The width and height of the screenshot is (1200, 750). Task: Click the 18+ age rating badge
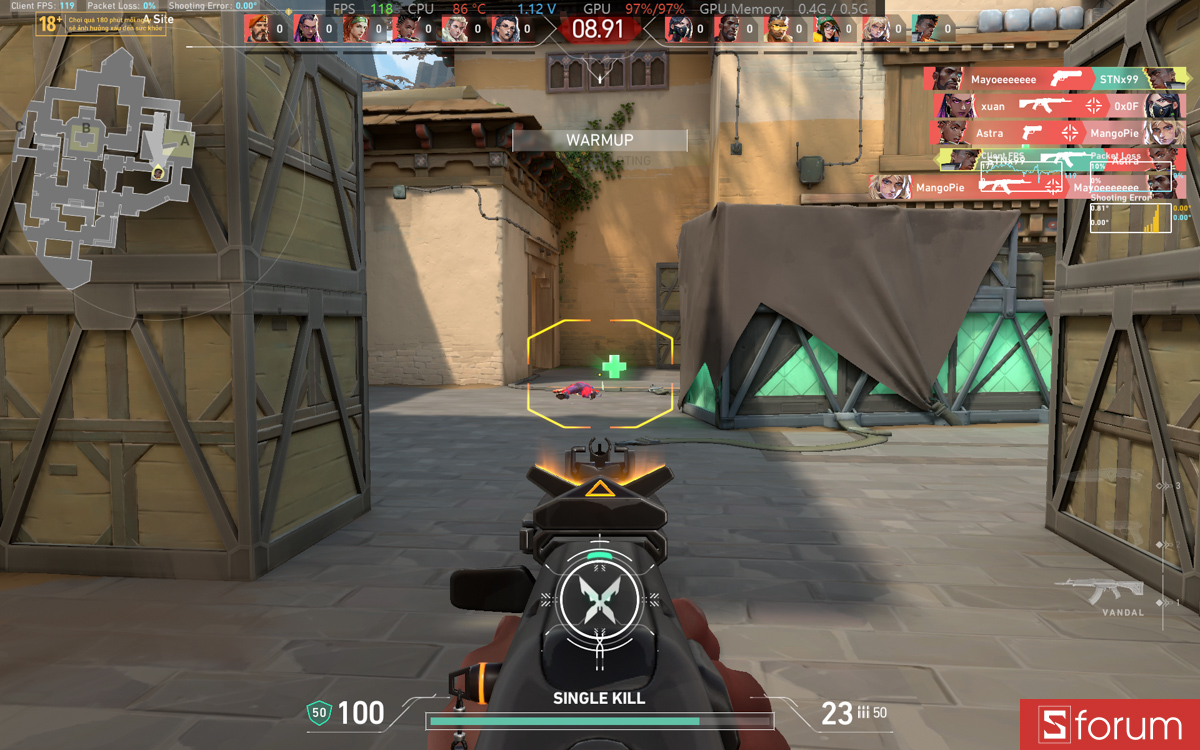[50, 24]
